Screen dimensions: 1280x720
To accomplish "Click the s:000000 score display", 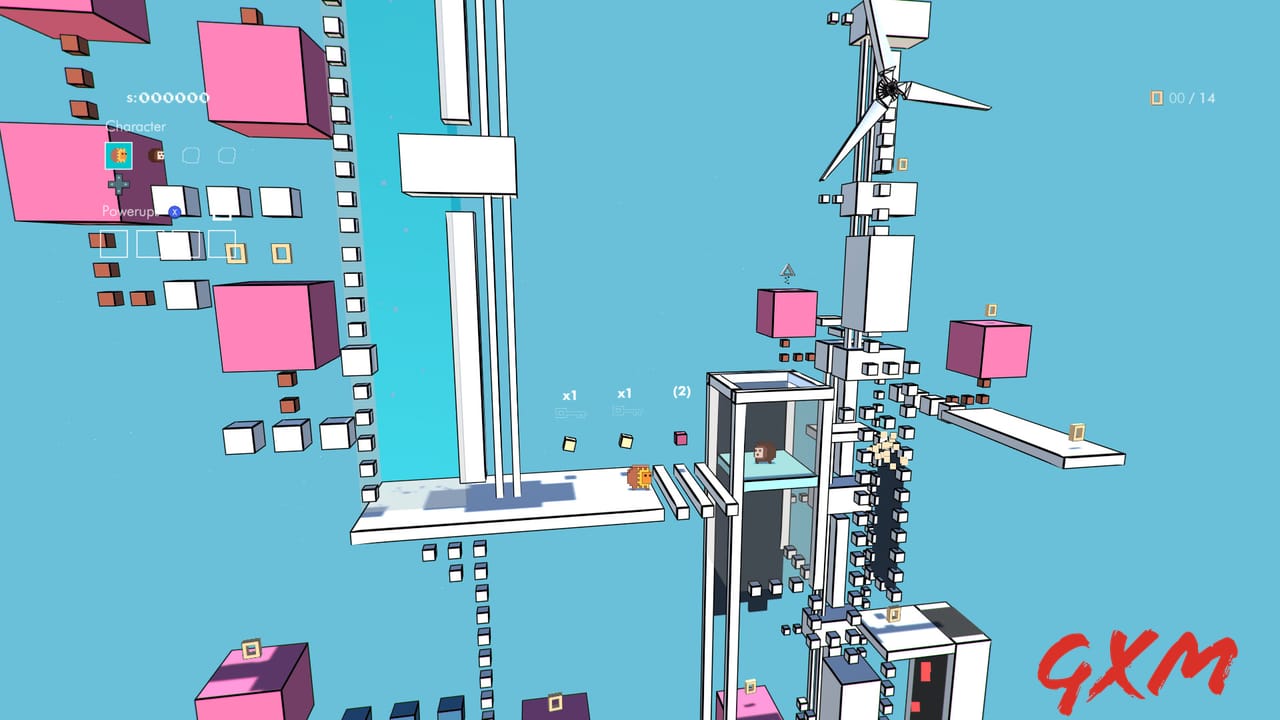I will click(x=166, y=96).
